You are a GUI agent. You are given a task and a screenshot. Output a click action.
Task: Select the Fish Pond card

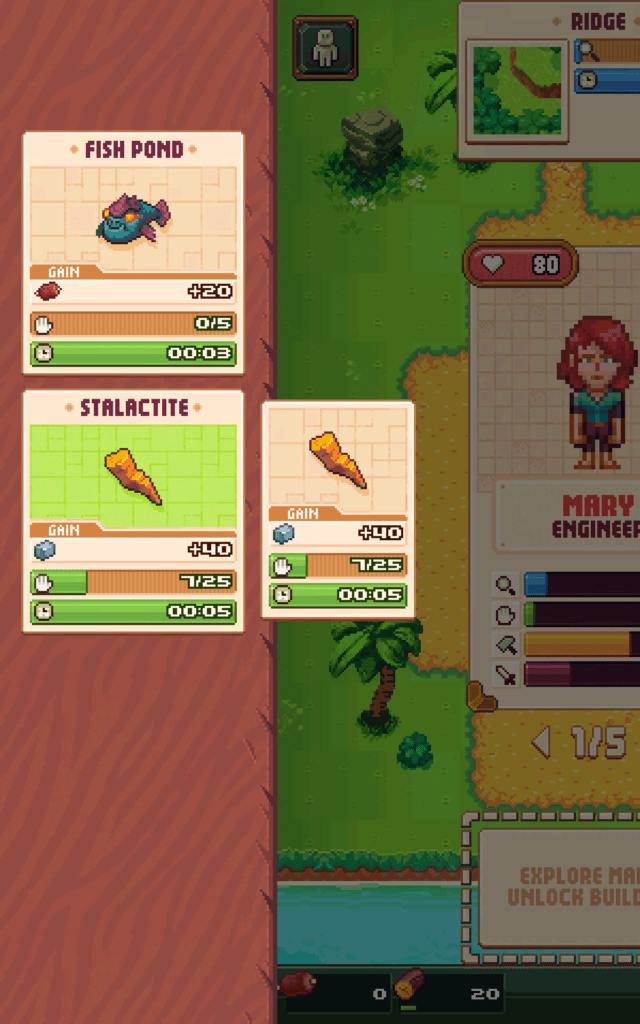click(x=133, y=253)
